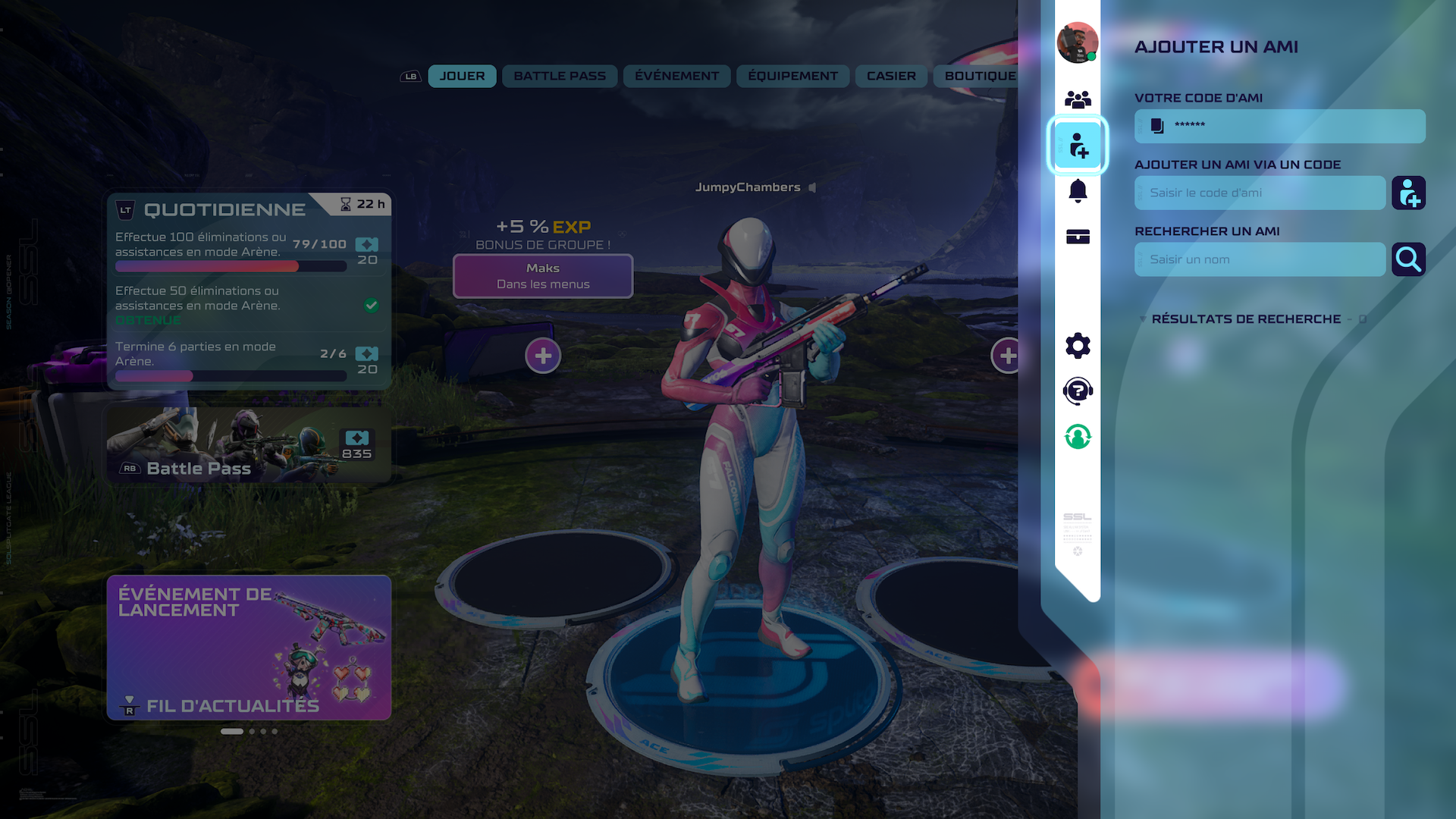Open the inbox chest icon
The height and width of the screenshot is (819, 1456).
point(1078,237)
